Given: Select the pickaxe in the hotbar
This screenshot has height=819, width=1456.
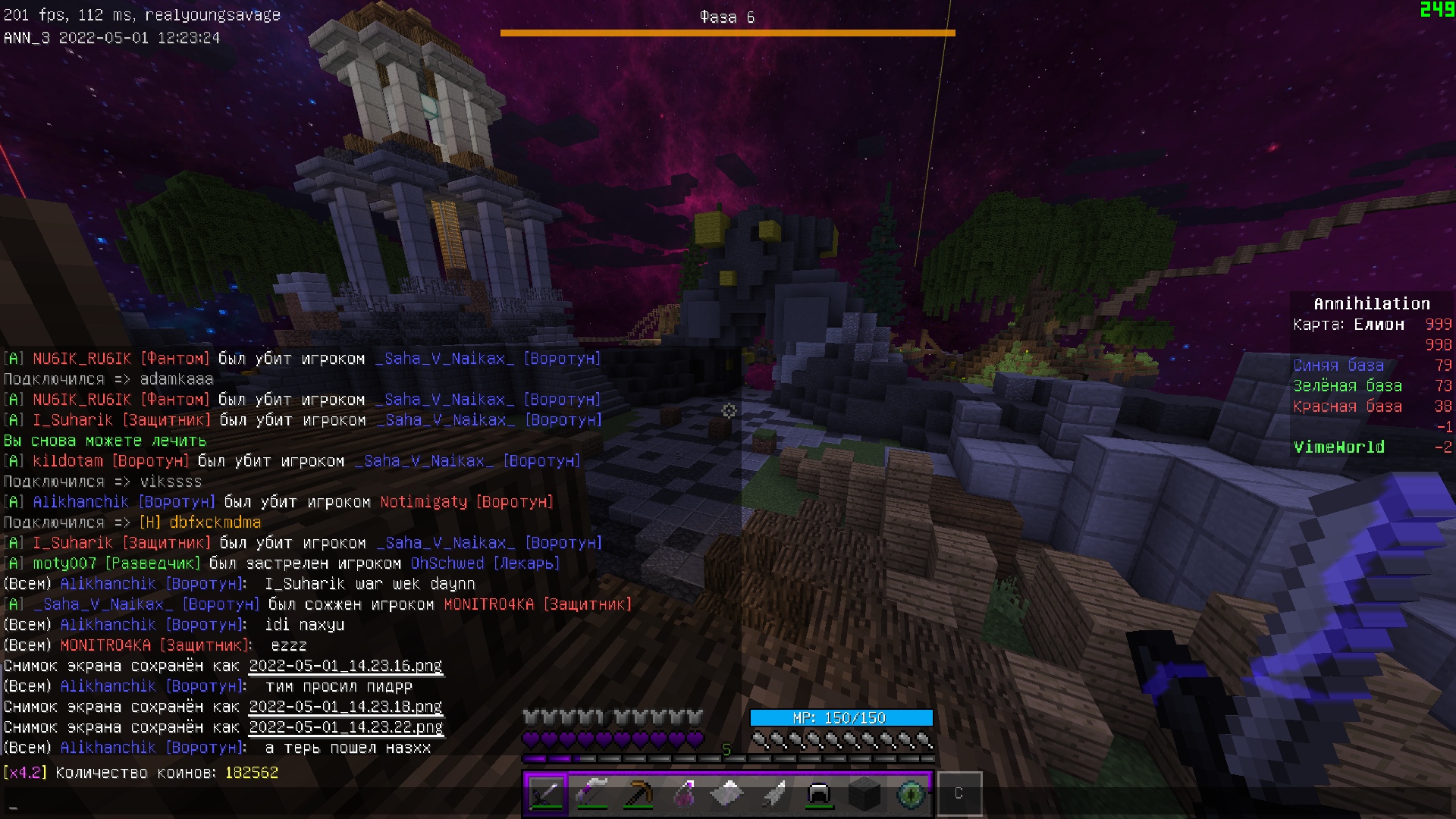Looking at the screenshot, I should pos(637,794).
